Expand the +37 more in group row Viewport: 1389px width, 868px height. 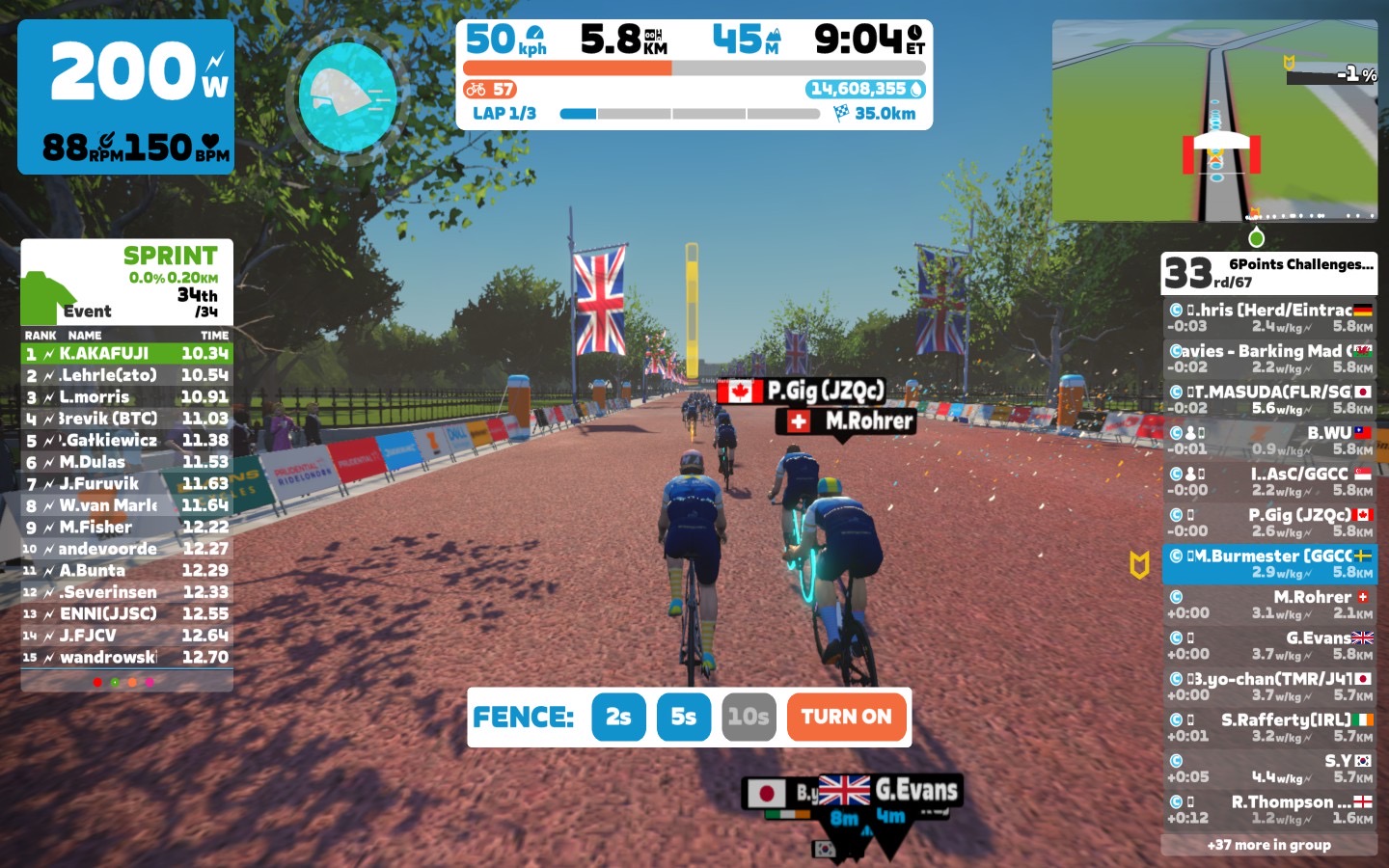coord(1268,845)
